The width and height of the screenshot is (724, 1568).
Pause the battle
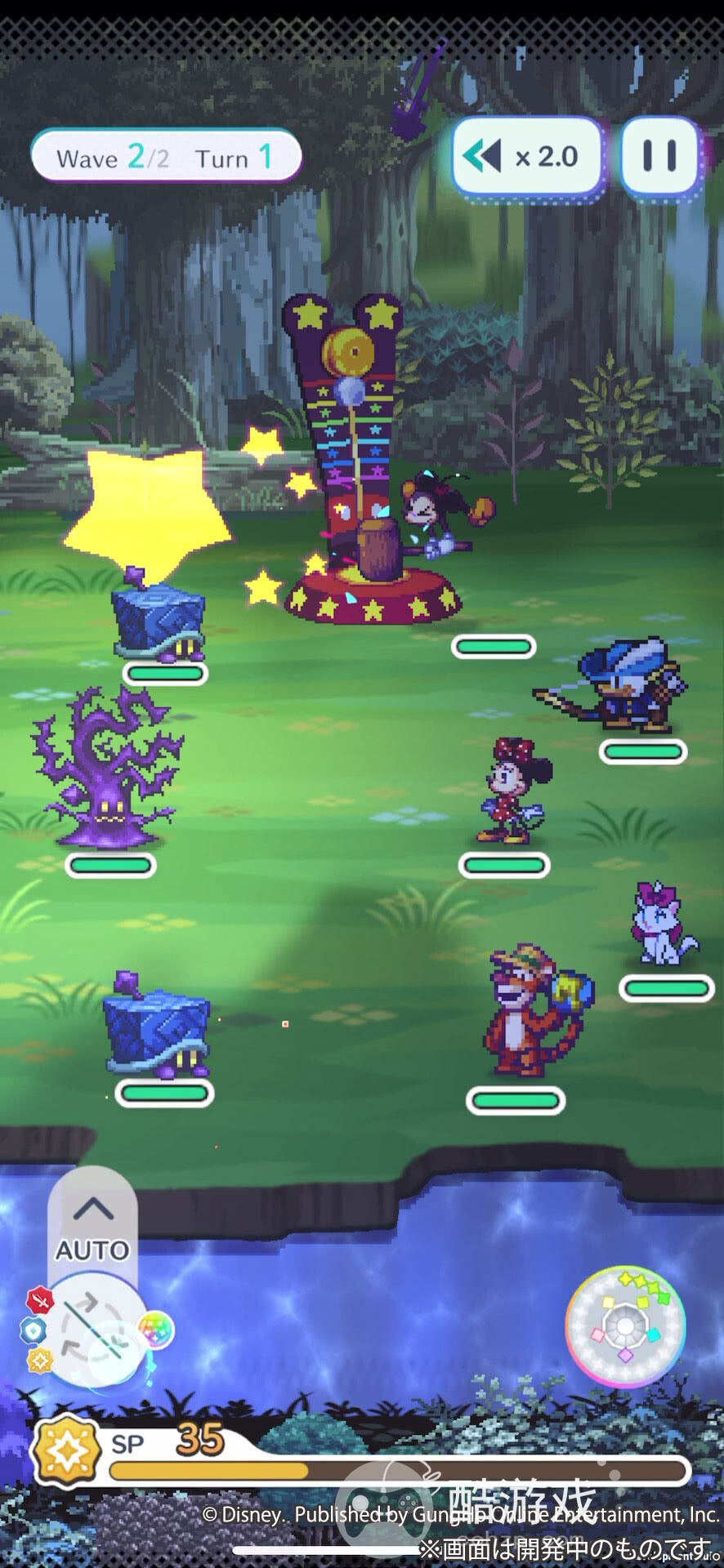[659, 156]
